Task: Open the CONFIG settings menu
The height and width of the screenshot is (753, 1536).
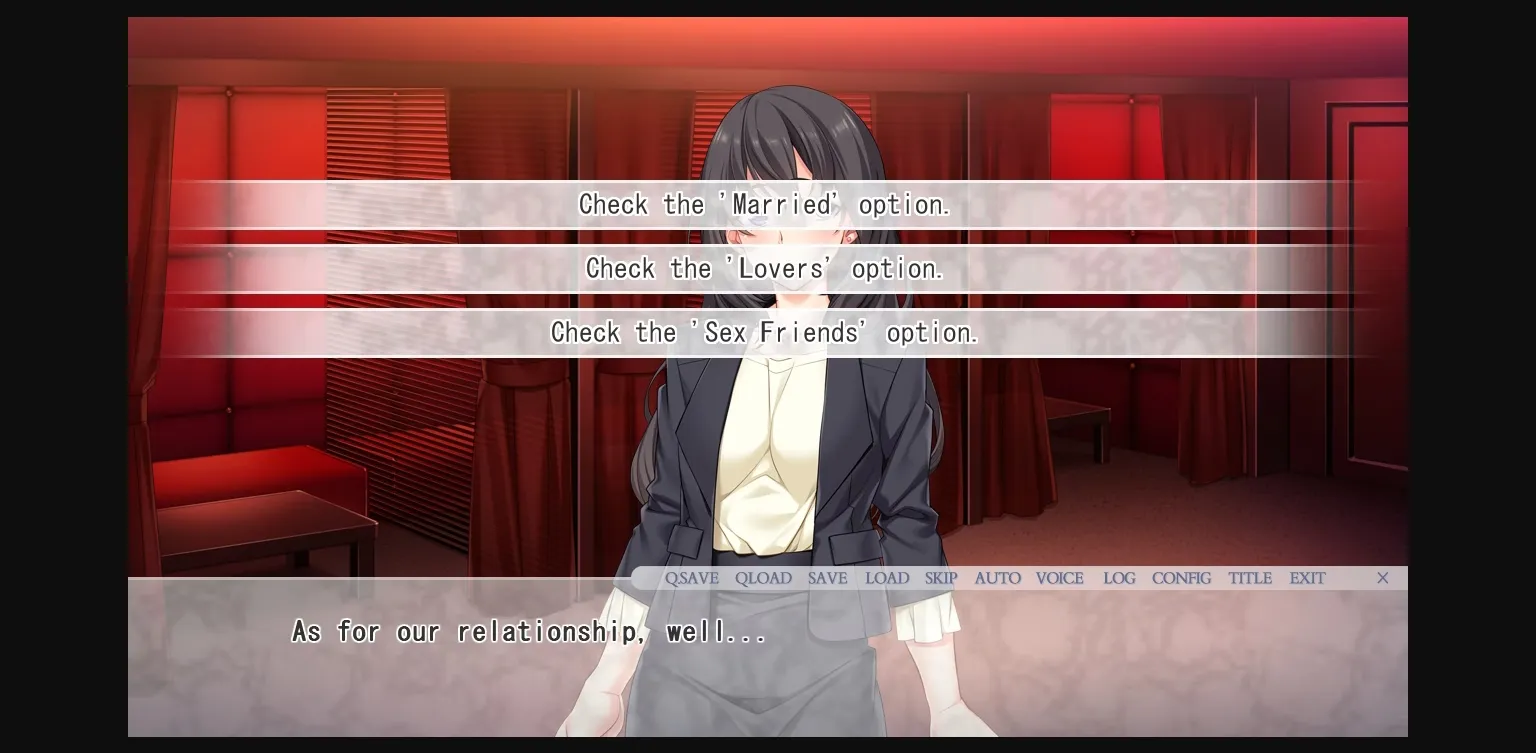Action: (x=1181, y=578)
